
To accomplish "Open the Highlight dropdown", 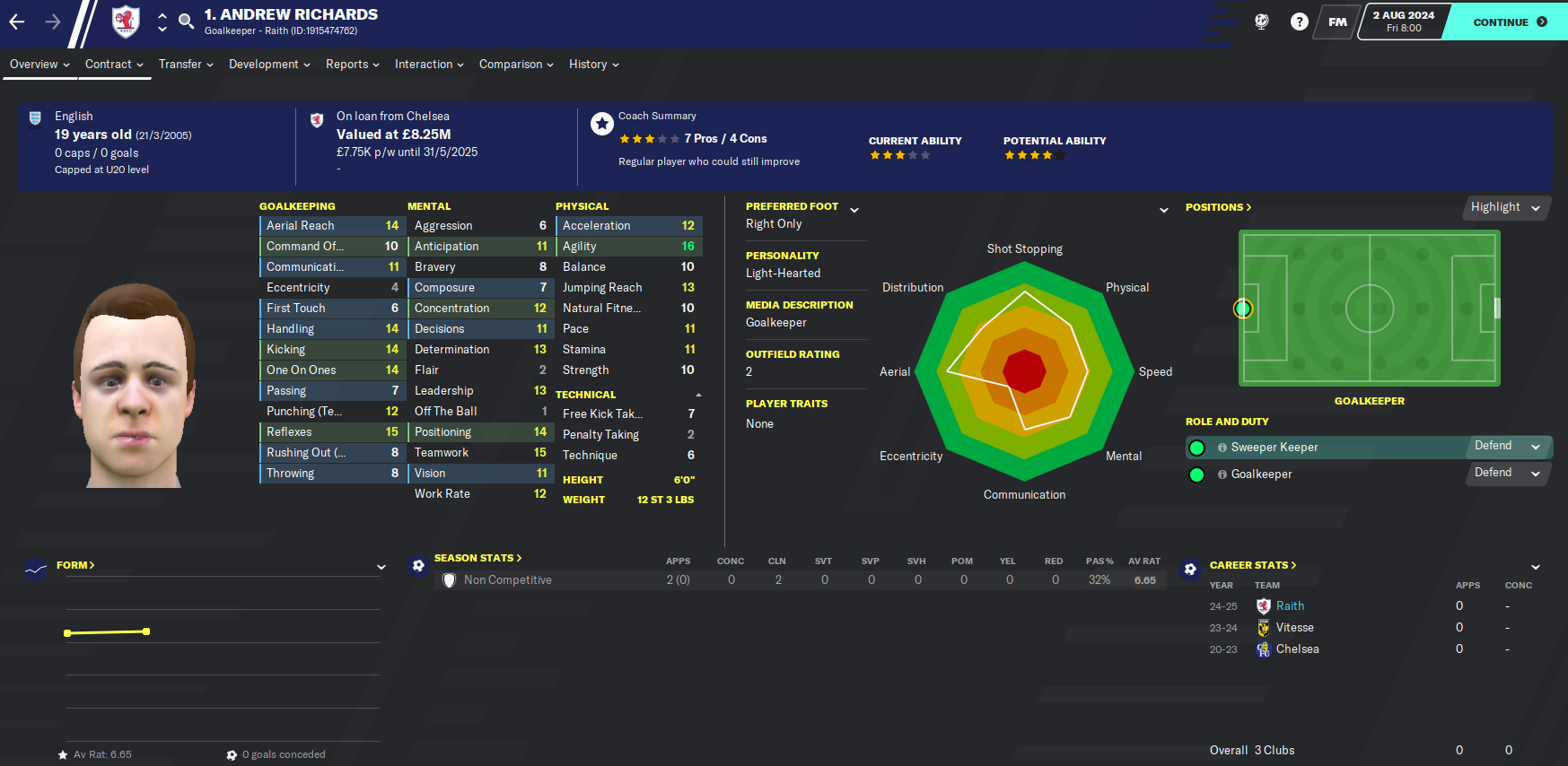I will (1505, 207).
